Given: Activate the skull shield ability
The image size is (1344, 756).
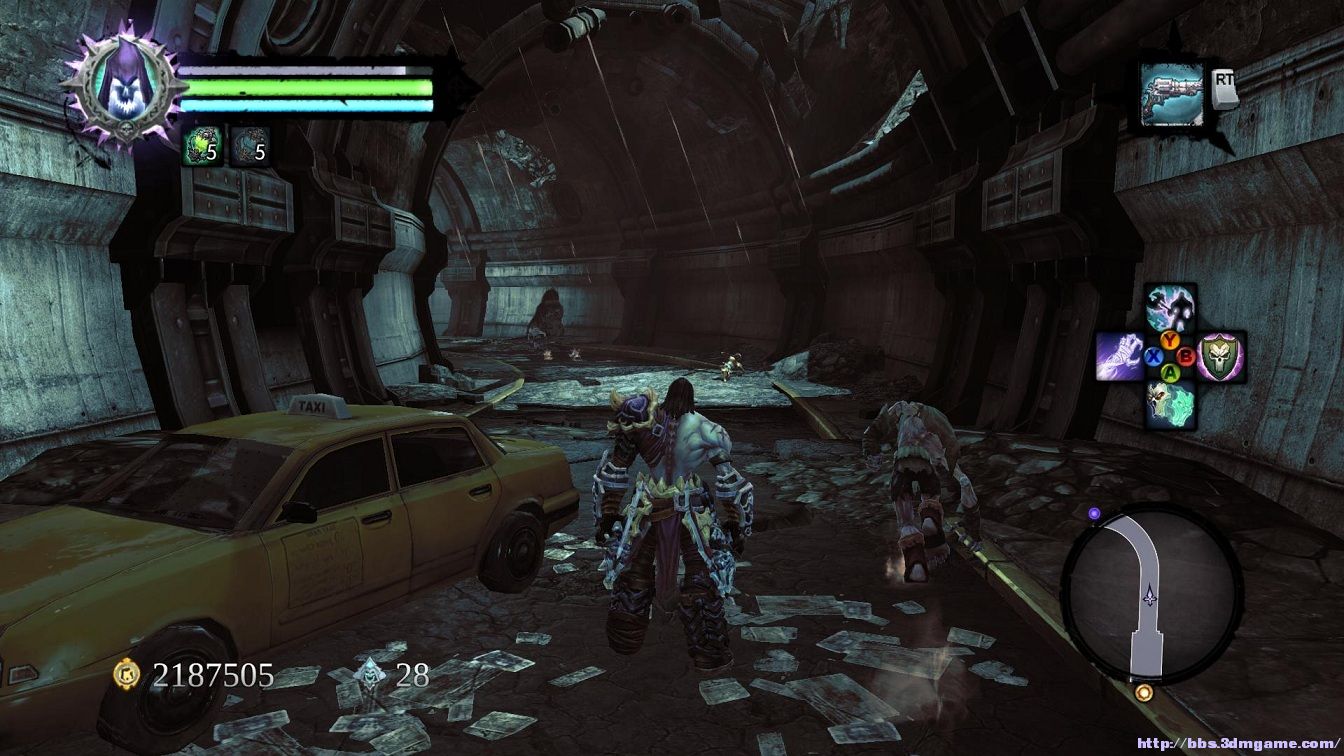Looking at the screenshot, I should tap(1221, 357).
